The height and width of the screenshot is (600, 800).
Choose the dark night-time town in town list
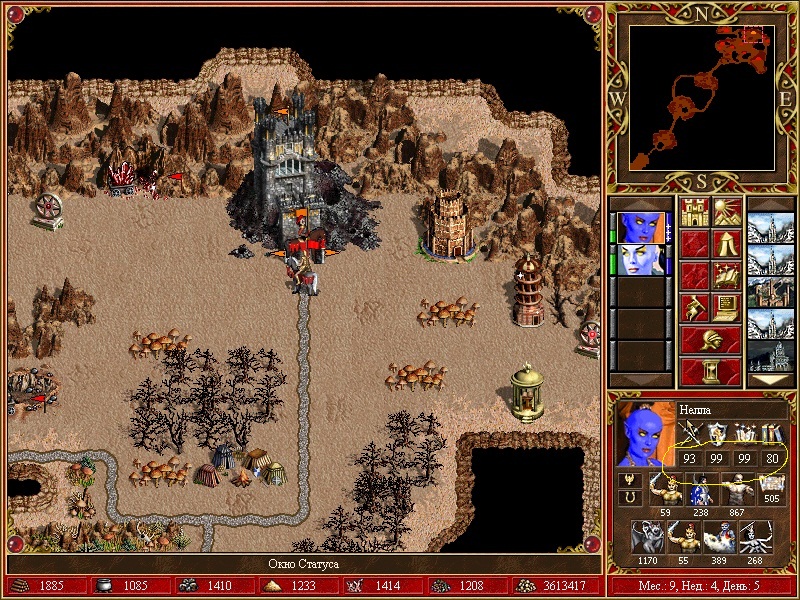pyautogui.click(x=771, y=355)
